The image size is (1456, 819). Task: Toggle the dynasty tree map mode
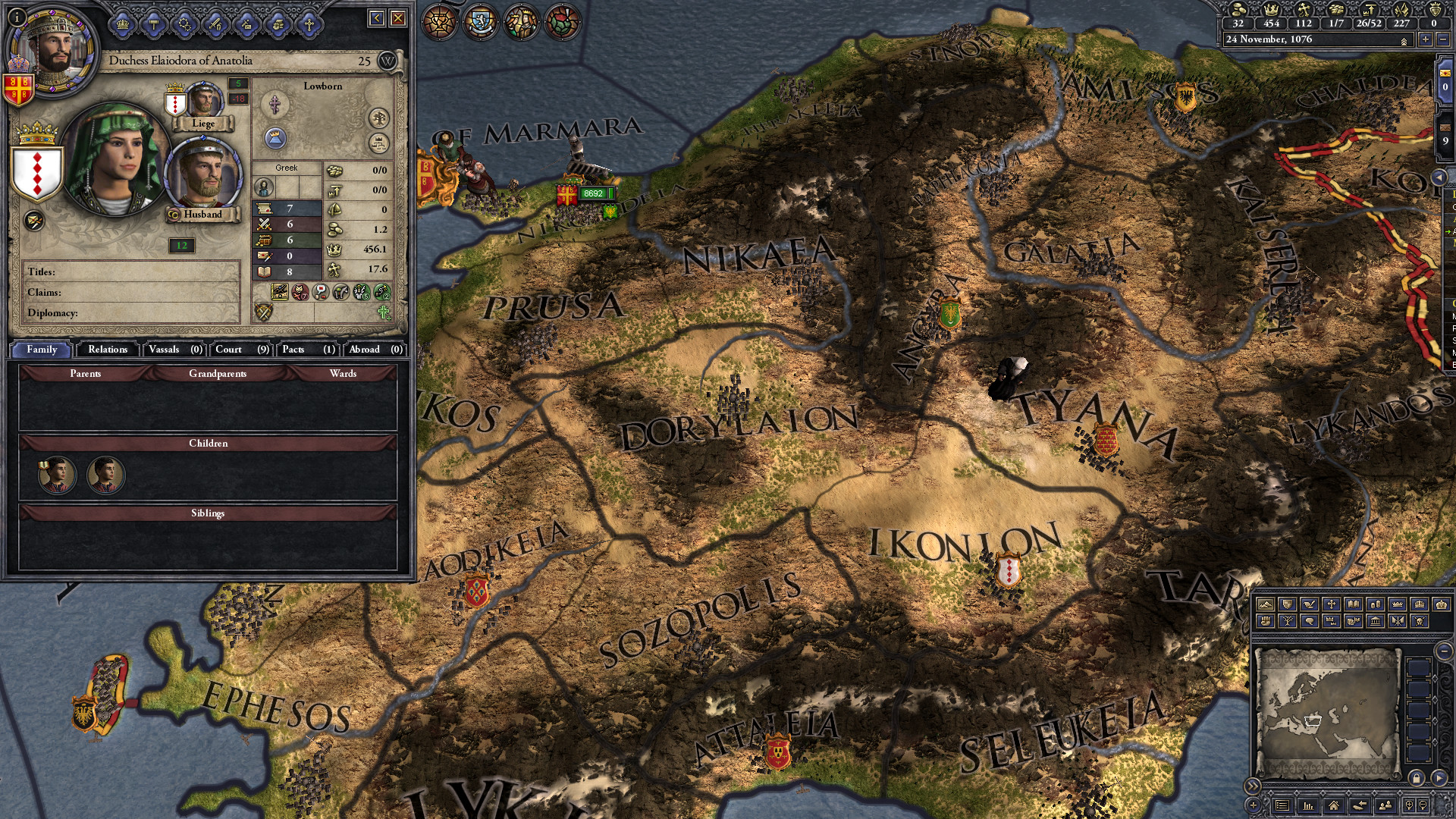click(1288, 622)
